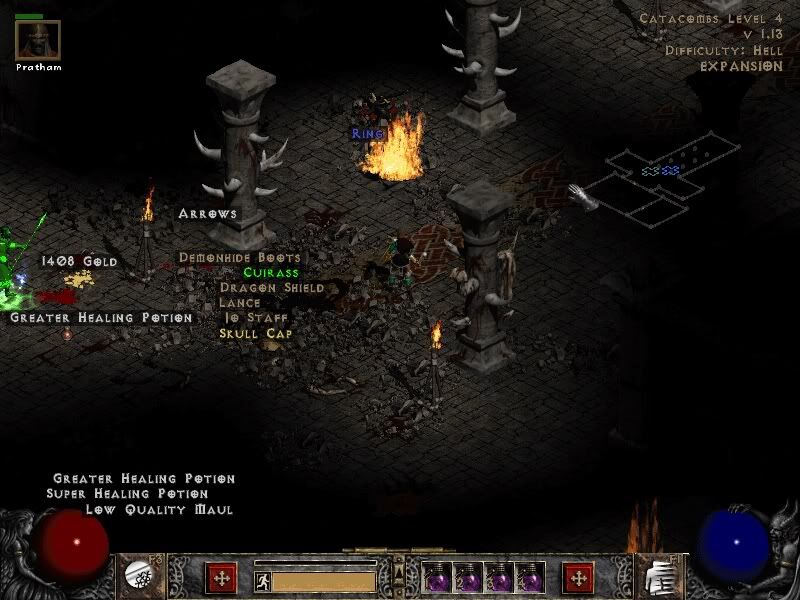Pick up the Skull Cap label

[256, 332]
